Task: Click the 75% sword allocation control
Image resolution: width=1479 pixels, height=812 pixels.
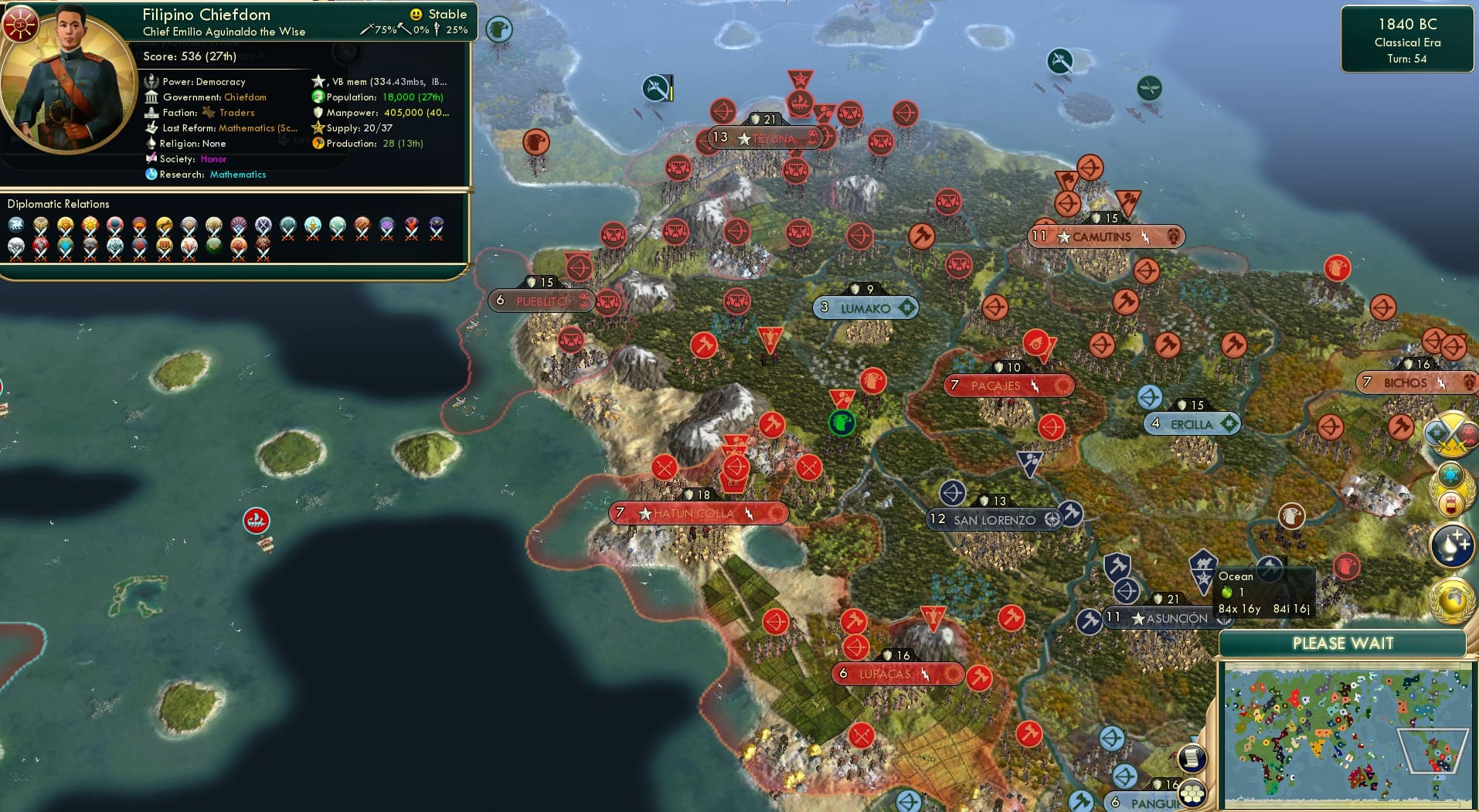Action: click(x=374, y=31)
